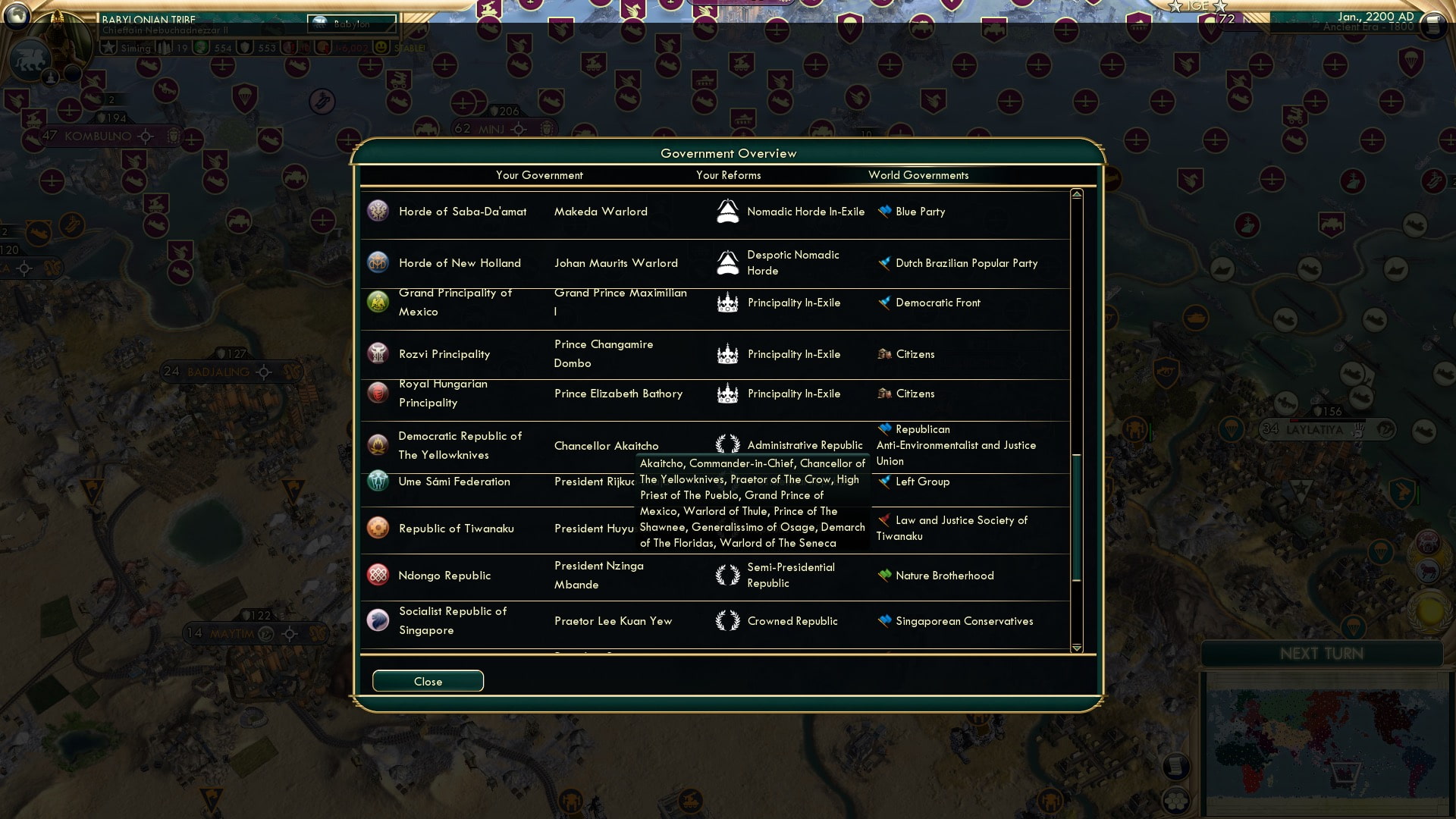Click the Close button on Government Overview
This screenshot has width=1456, height=819.
click(427, 680)
